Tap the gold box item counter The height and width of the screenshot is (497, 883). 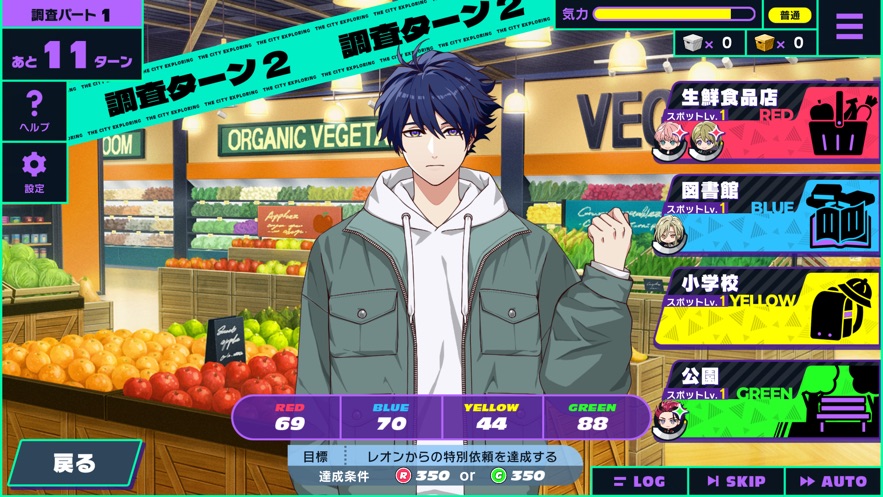click(x=780, y=43)
